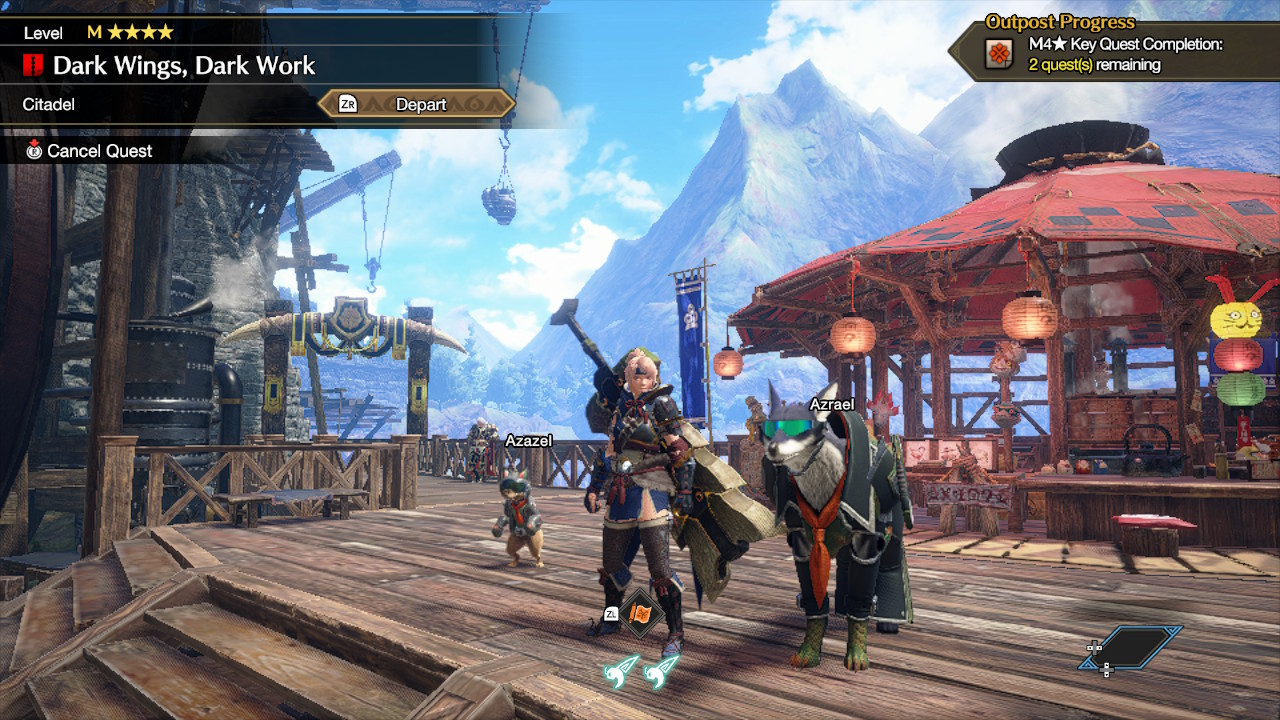
Task: Open the action bar panel icon
Action: tap(1135, 648)
